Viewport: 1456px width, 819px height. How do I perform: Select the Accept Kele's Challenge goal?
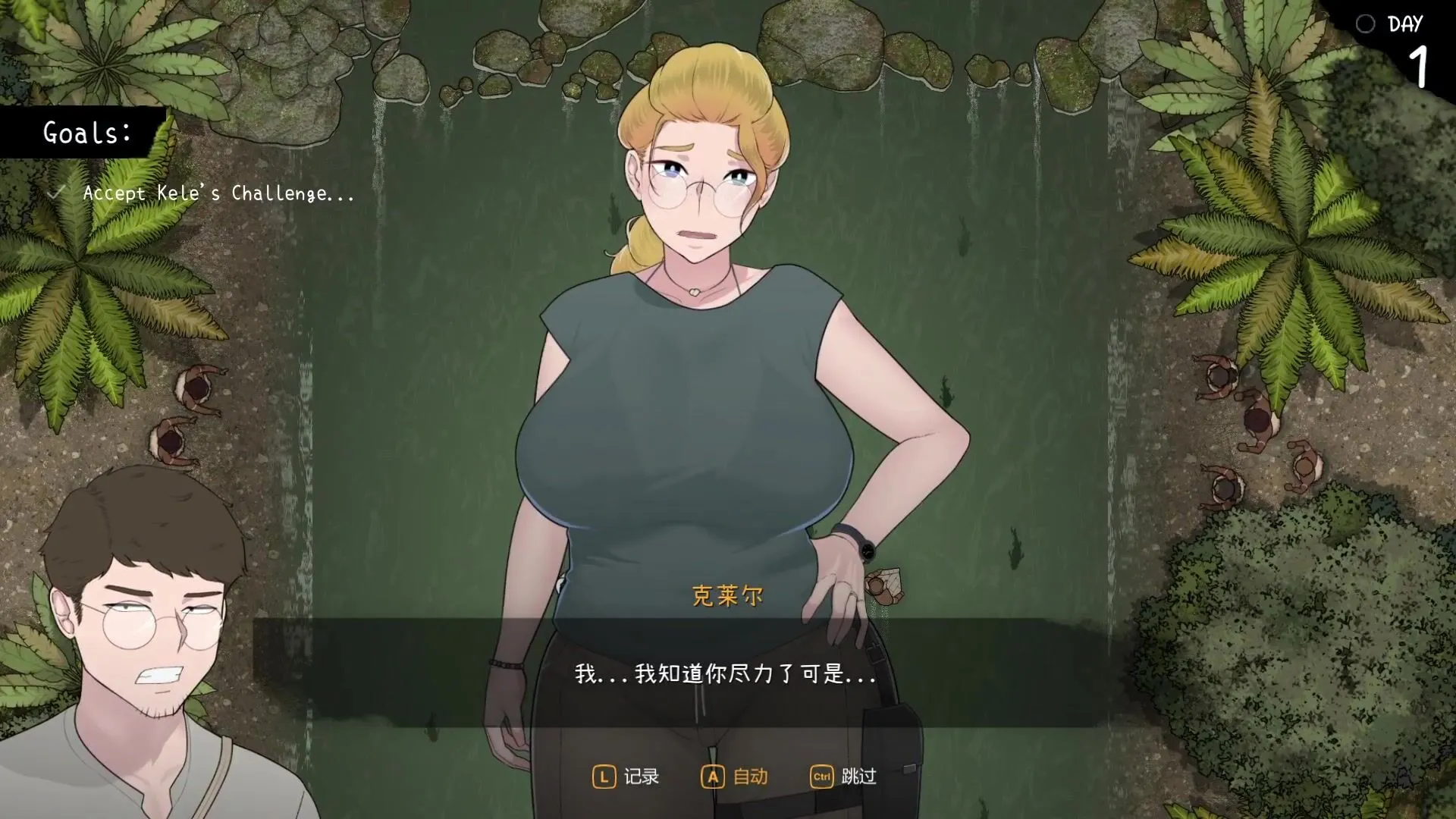[218, 193]
